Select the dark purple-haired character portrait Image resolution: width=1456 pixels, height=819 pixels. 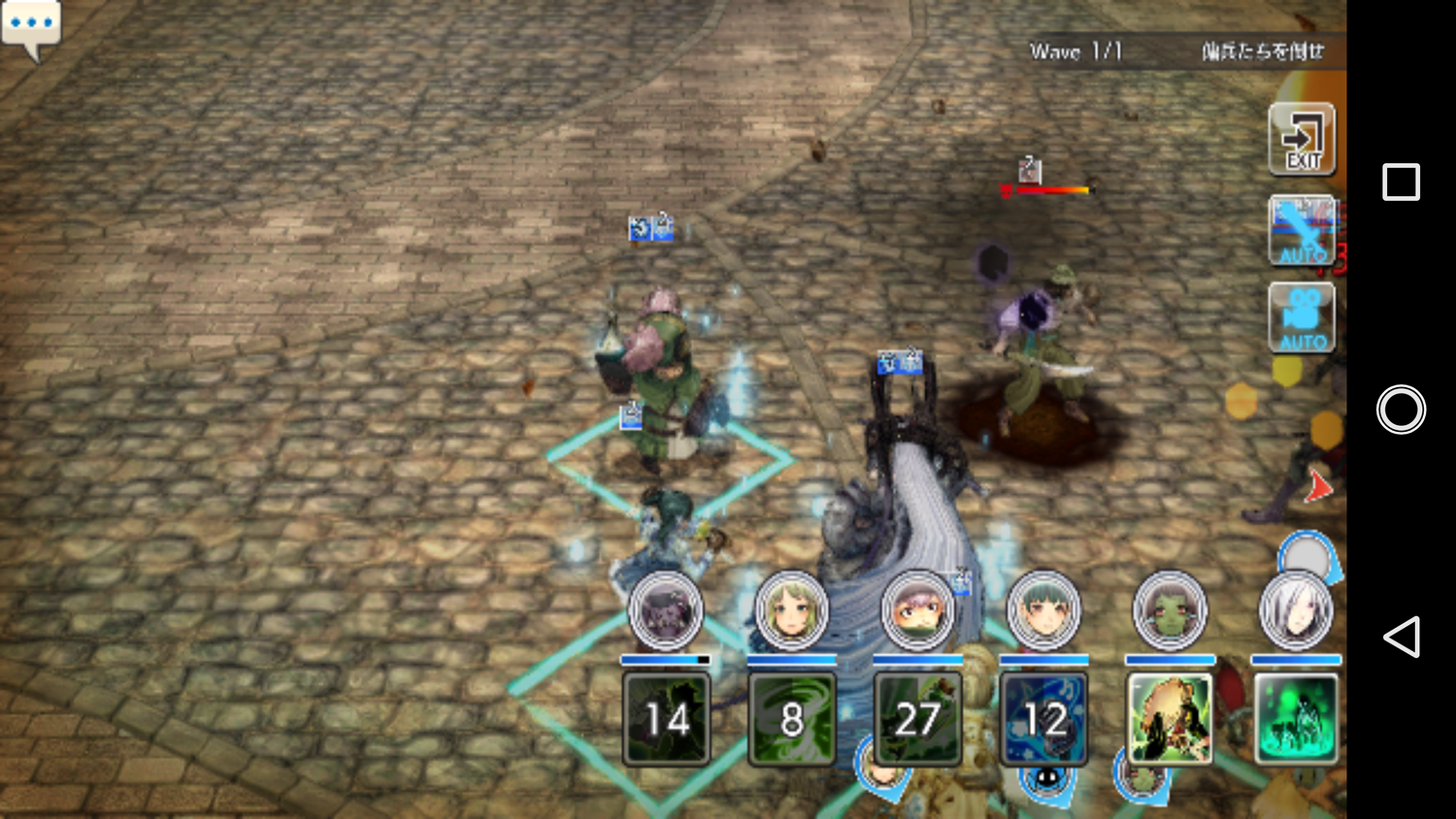tap(666, 612)
